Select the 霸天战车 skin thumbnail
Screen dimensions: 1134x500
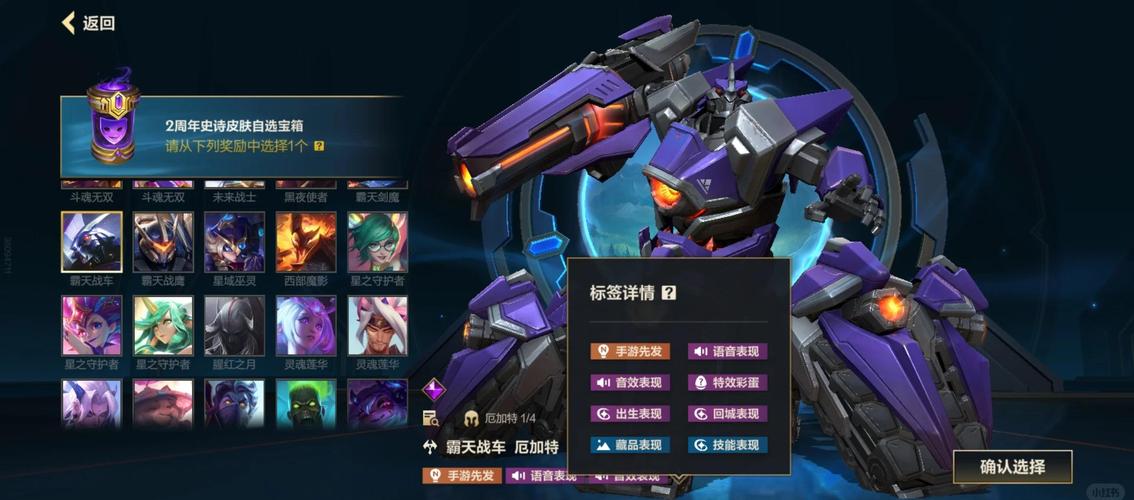coord(92,242)
